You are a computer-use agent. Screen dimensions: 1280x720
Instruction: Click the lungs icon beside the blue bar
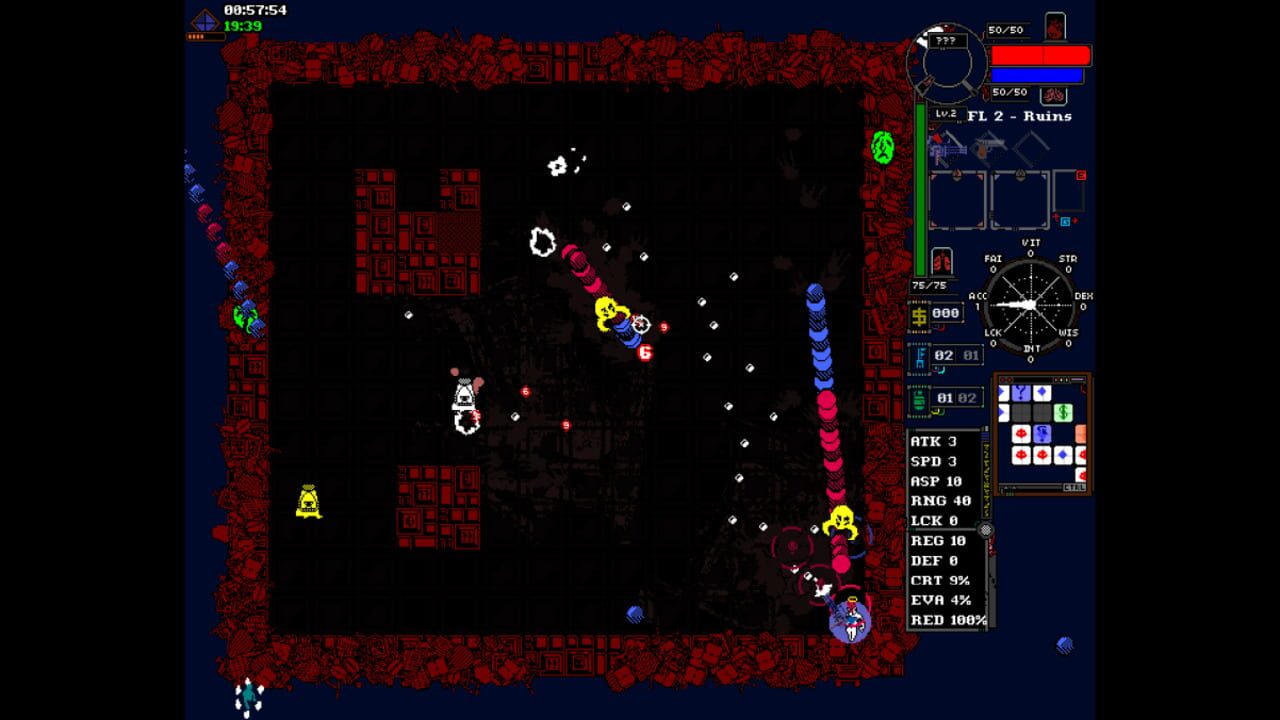tap(1054, 94)
